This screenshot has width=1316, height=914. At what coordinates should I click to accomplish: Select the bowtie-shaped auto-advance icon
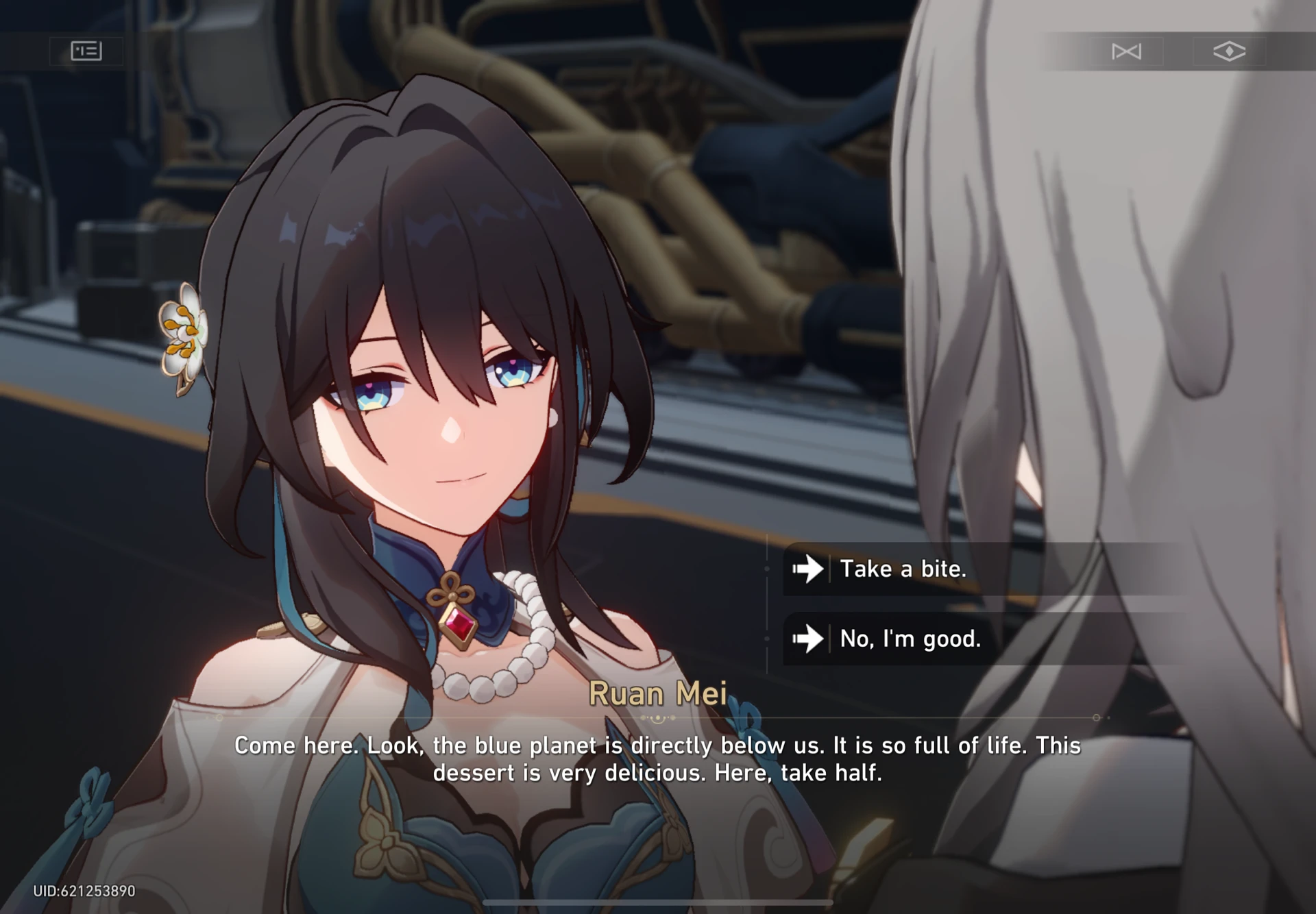[x=1127, y=51]
